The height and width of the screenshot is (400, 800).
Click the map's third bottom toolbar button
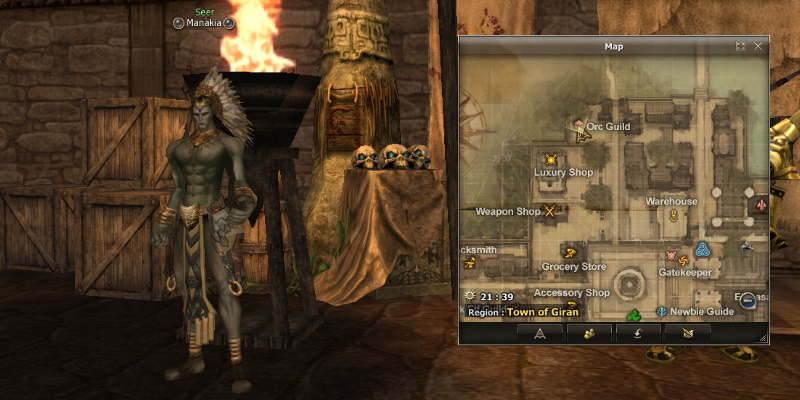pyautogui.click(x=638, y=333)
